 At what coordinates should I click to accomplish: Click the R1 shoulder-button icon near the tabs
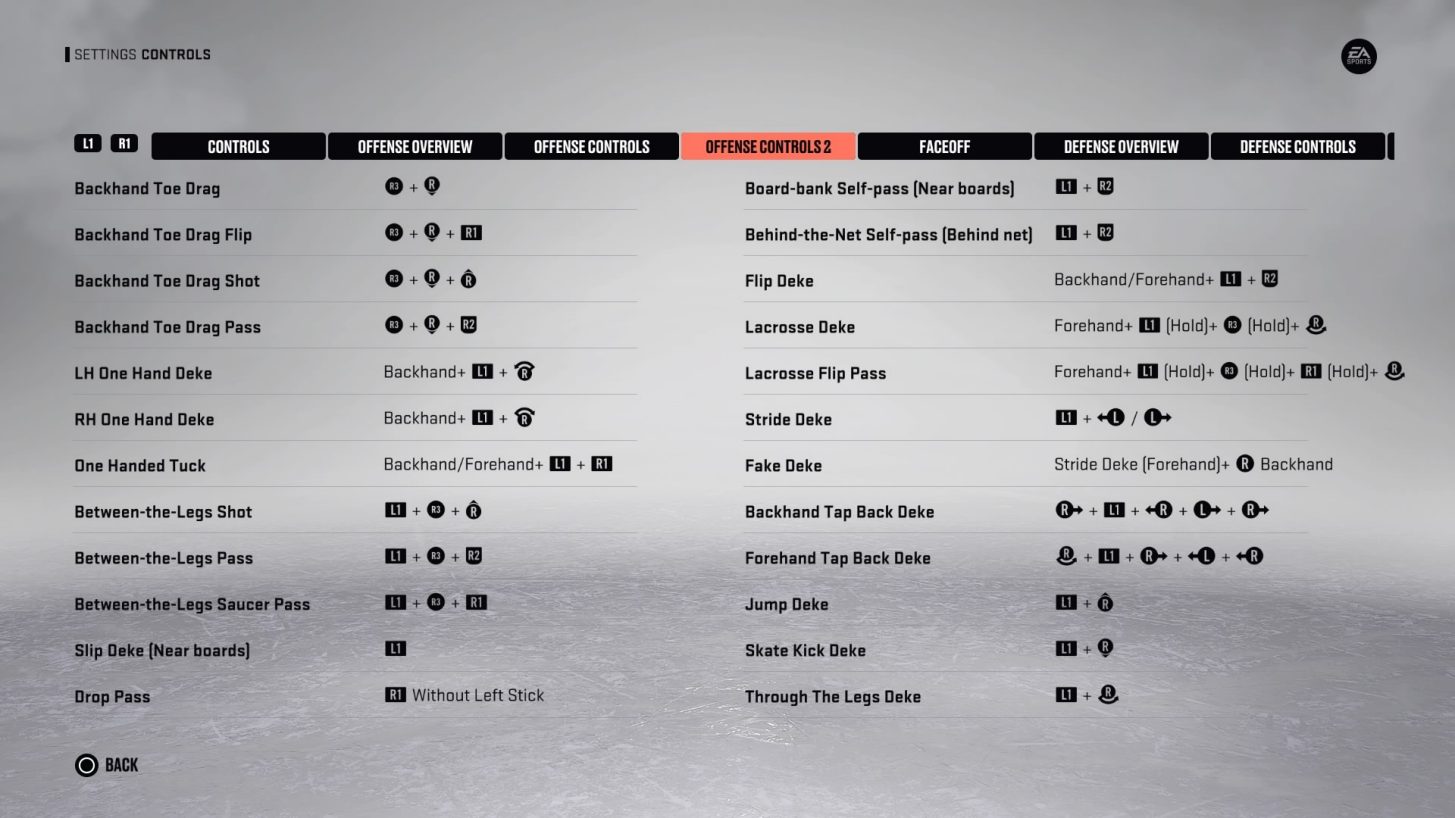[124, 143]
